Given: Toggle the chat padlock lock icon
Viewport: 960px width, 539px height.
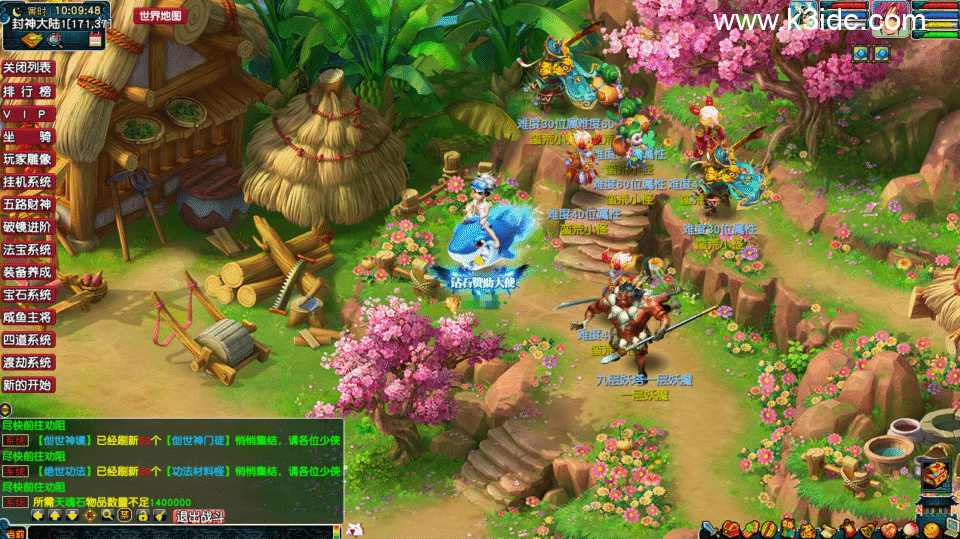Looking at the screenshot, I should (143, 516).
